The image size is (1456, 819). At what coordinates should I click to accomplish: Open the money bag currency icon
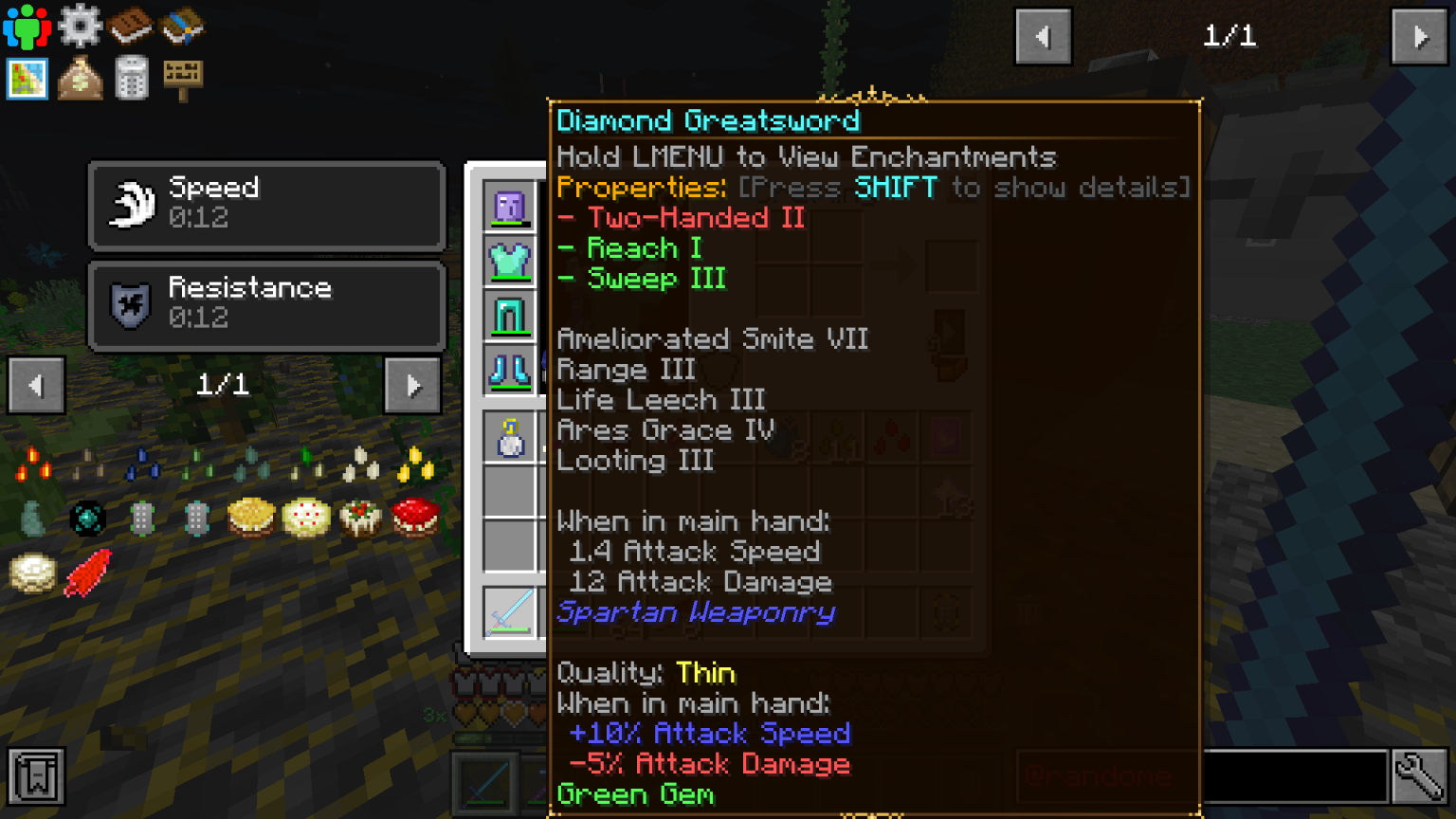click(81, 79)
